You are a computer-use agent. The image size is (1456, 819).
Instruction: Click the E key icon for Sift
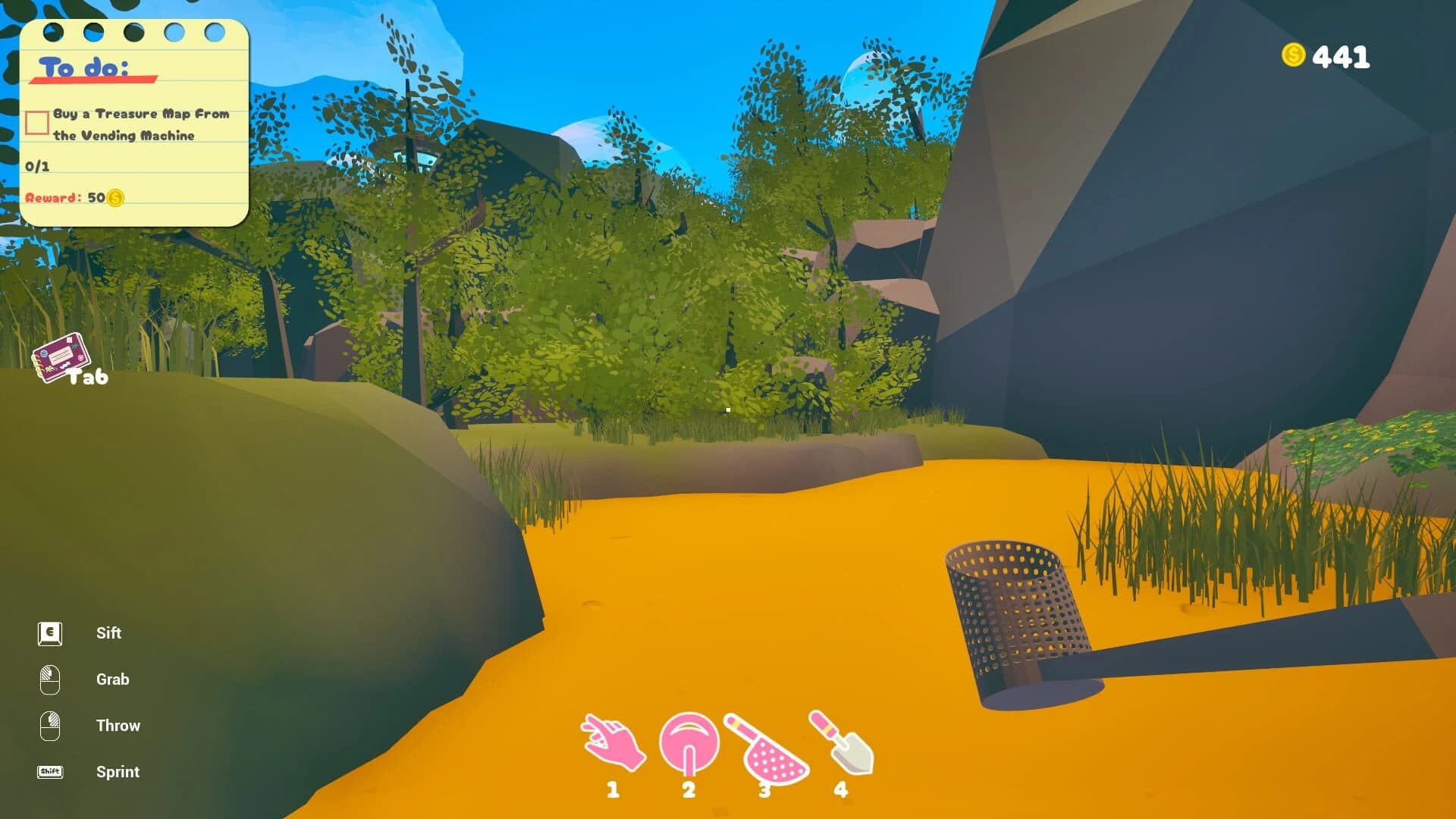pyautogui.click(x=49, y=632)
